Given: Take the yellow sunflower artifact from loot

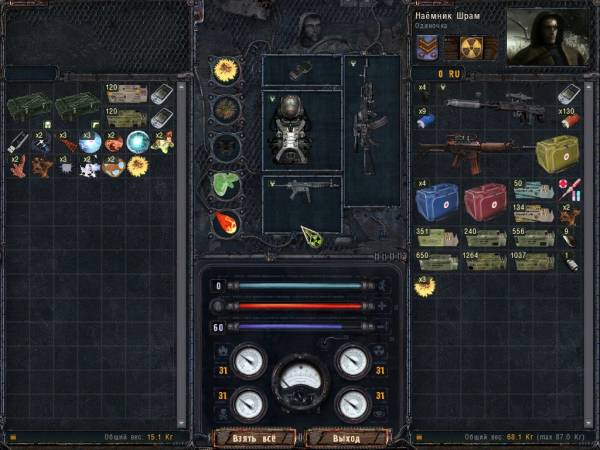Looking at the screenshot, I should pos(137,165).
